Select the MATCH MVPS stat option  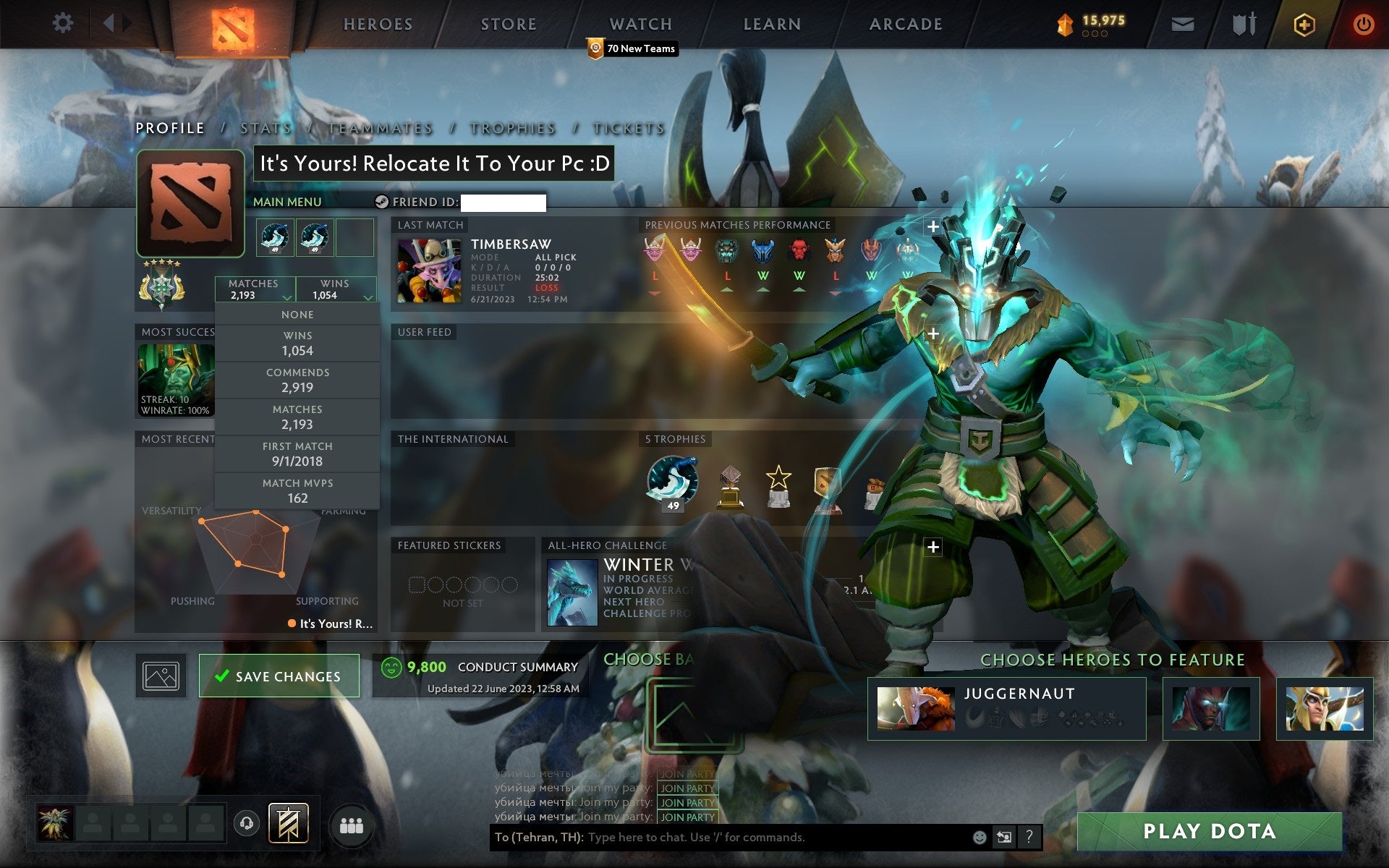coord(298,490)
